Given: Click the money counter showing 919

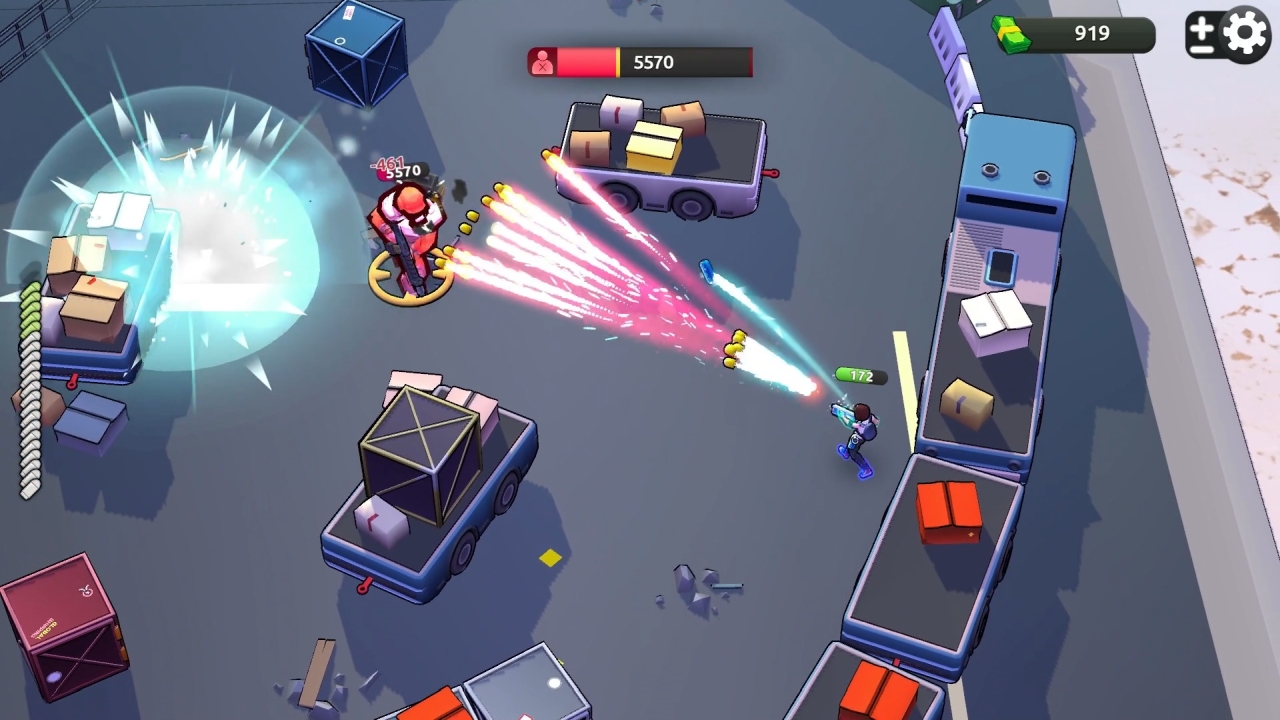Looking at the screenshot, I should tap(1090, 33).
